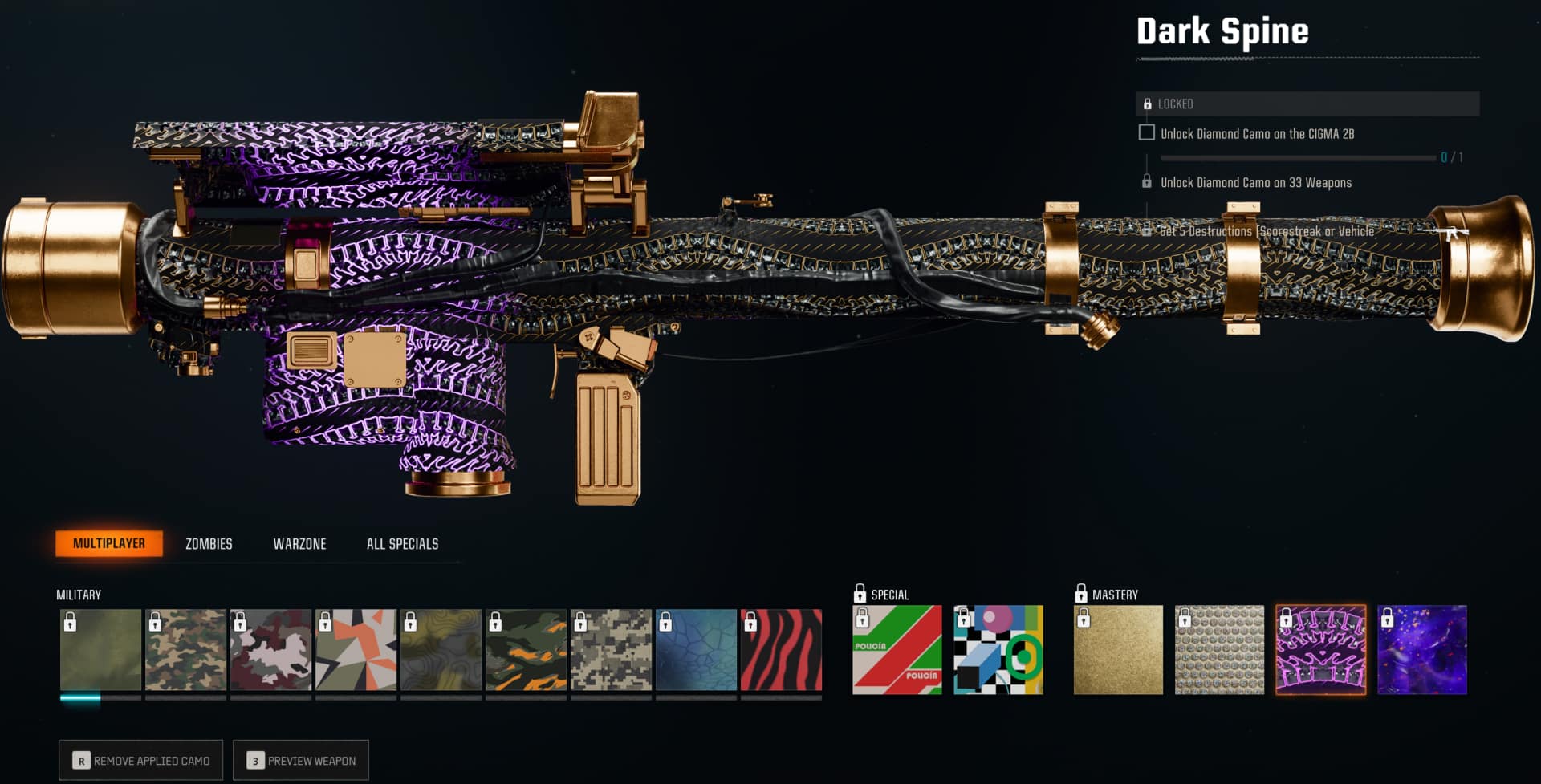
Task: Open Preview Weapon
Action: pos(301,760)
